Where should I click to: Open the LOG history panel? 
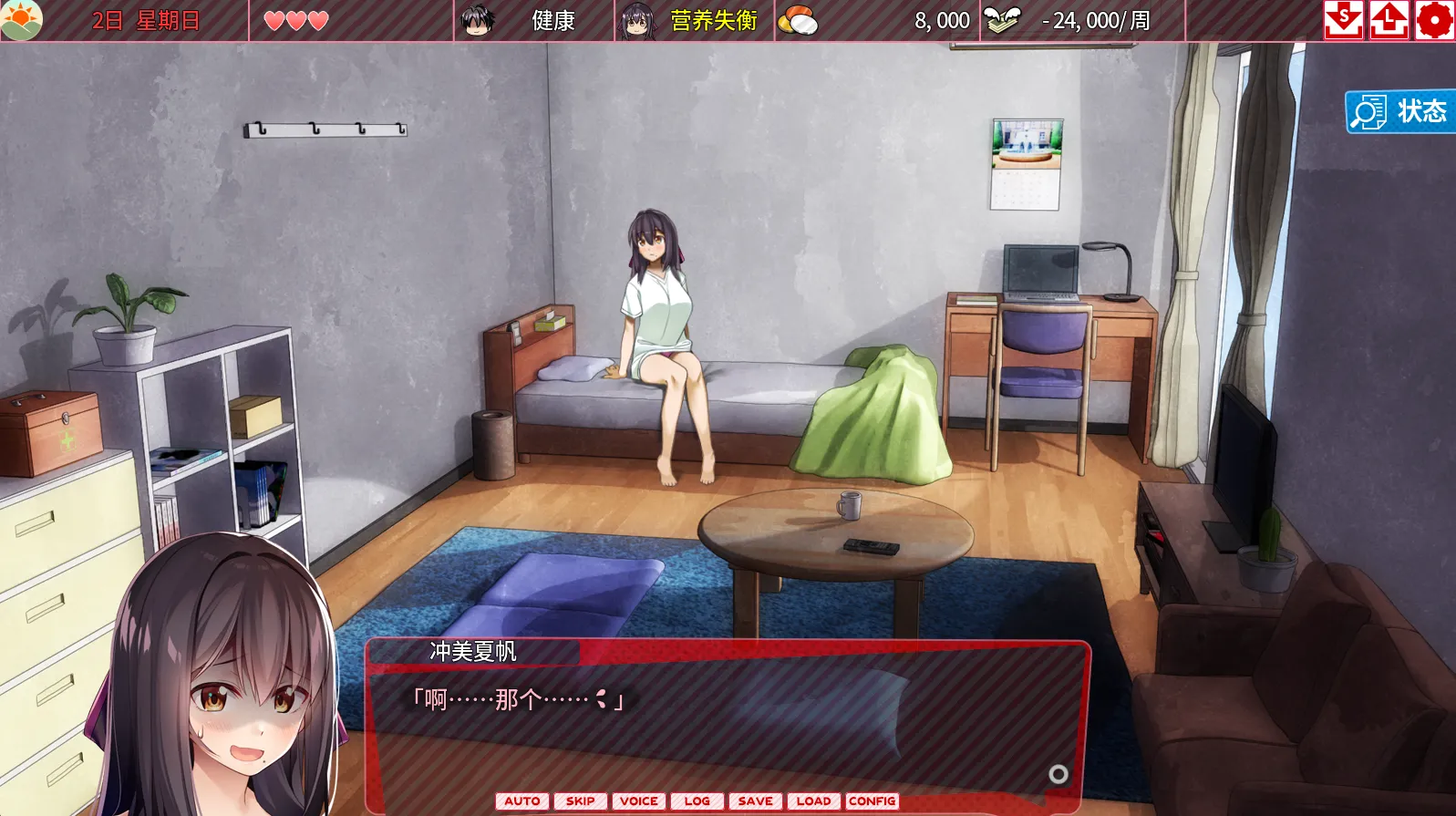point(696,801)
